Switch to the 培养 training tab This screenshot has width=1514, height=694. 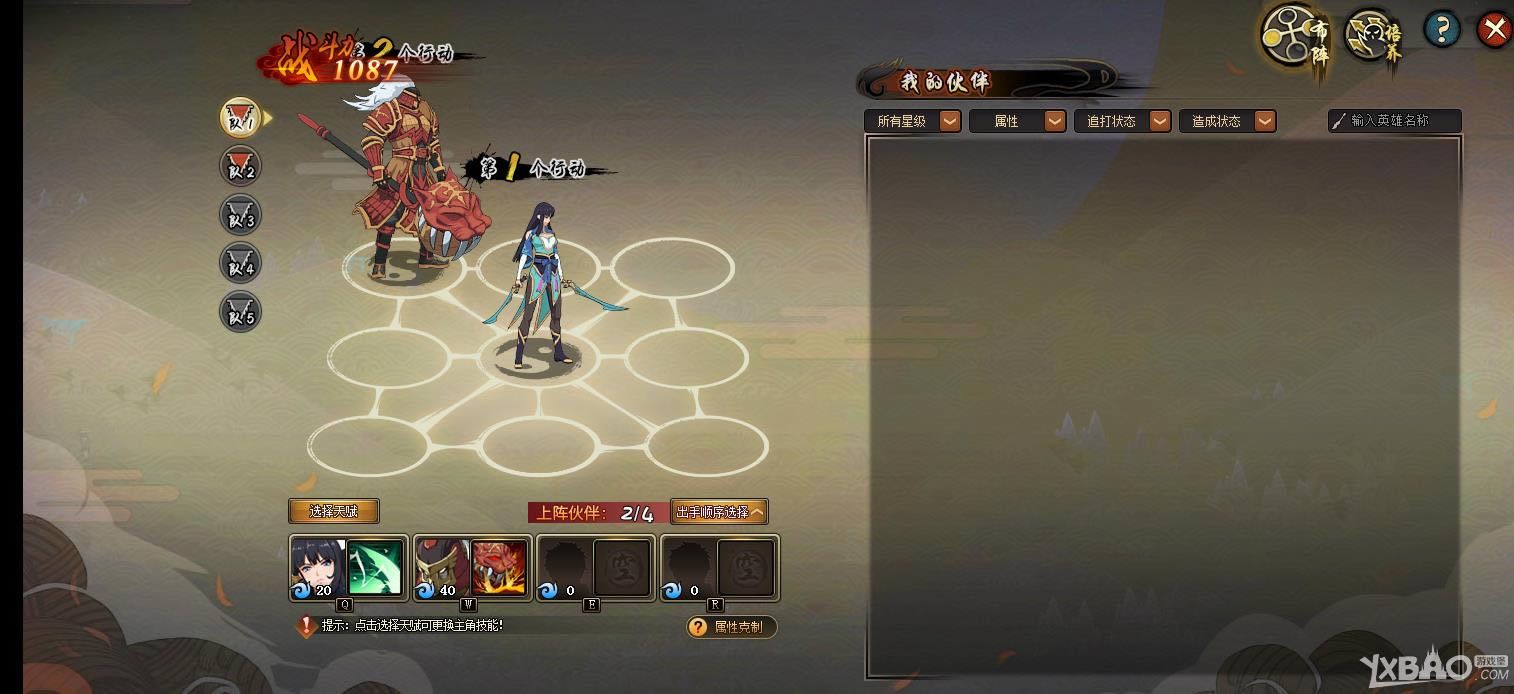(x=1374, y=36)
